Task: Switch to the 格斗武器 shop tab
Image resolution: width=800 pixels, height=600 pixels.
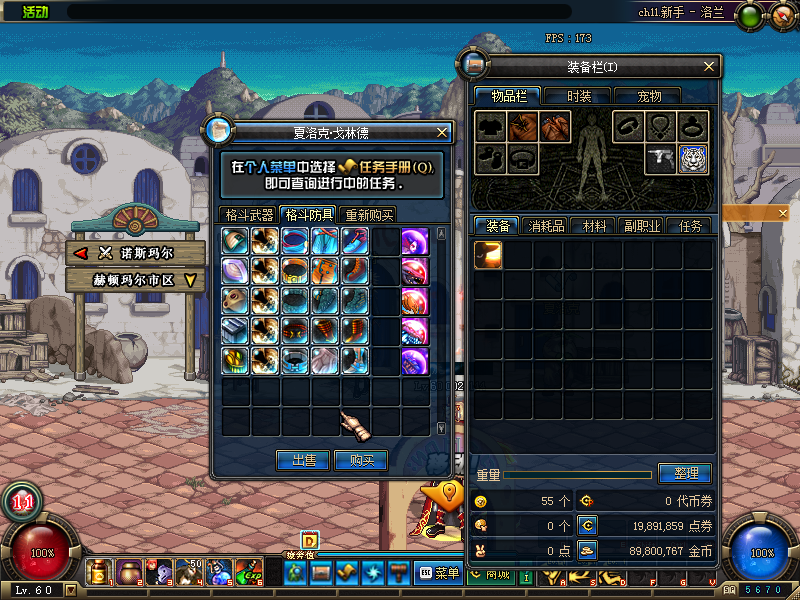Action: (x=249, y=215)
